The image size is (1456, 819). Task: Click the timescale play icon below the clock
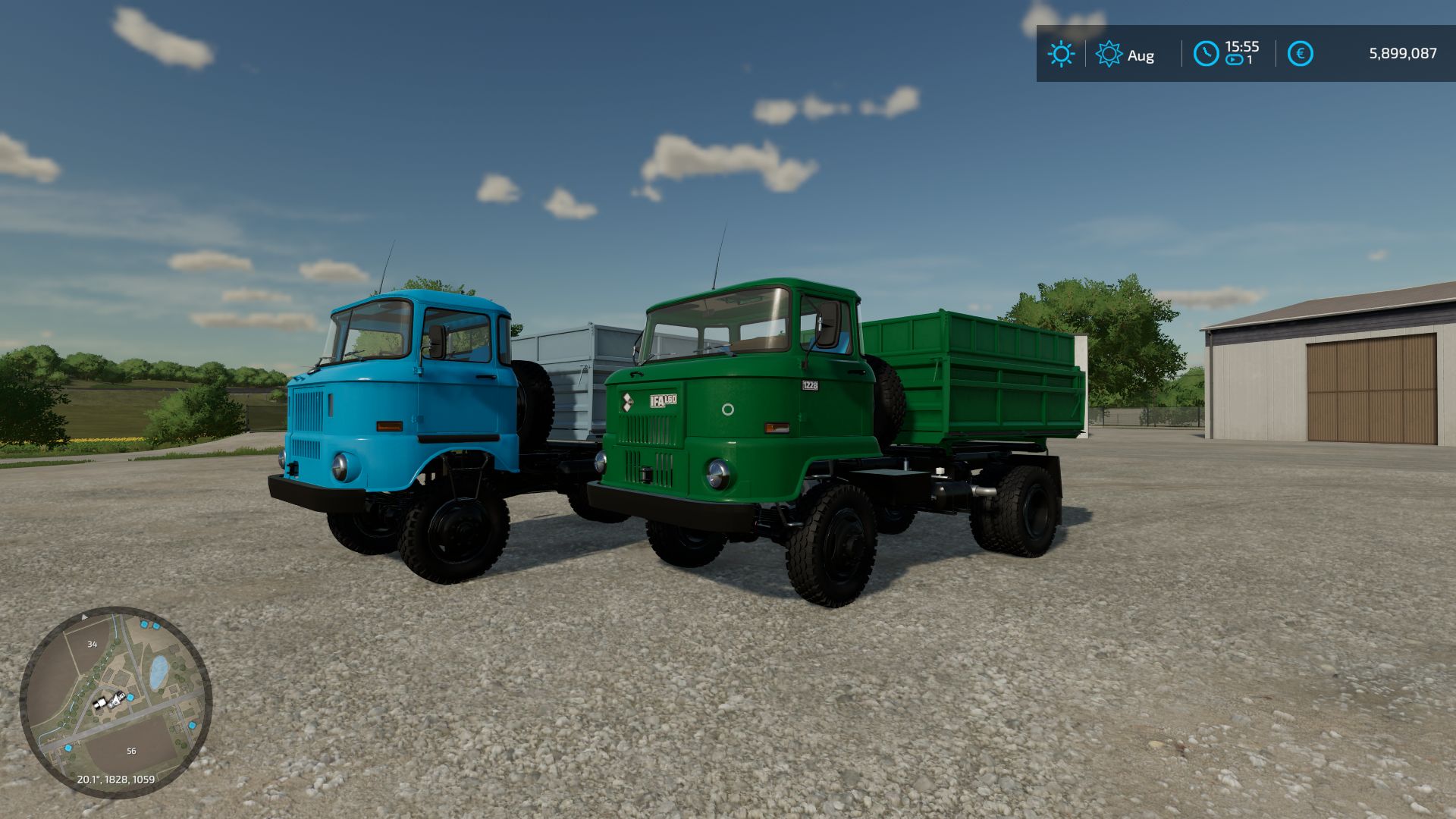(1234, 59)
